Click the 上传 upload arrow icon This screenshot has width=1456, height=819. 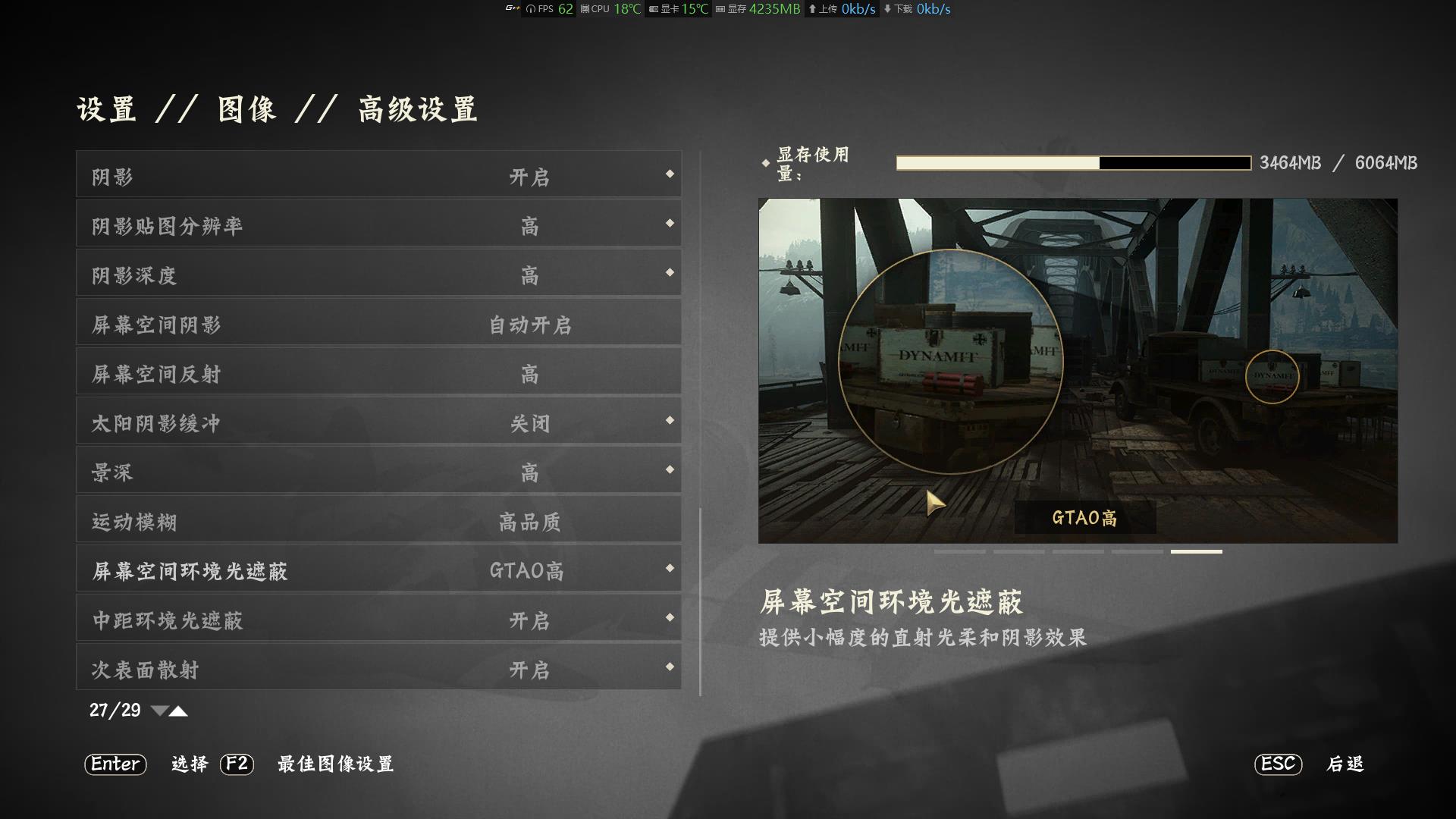[814, 10]
